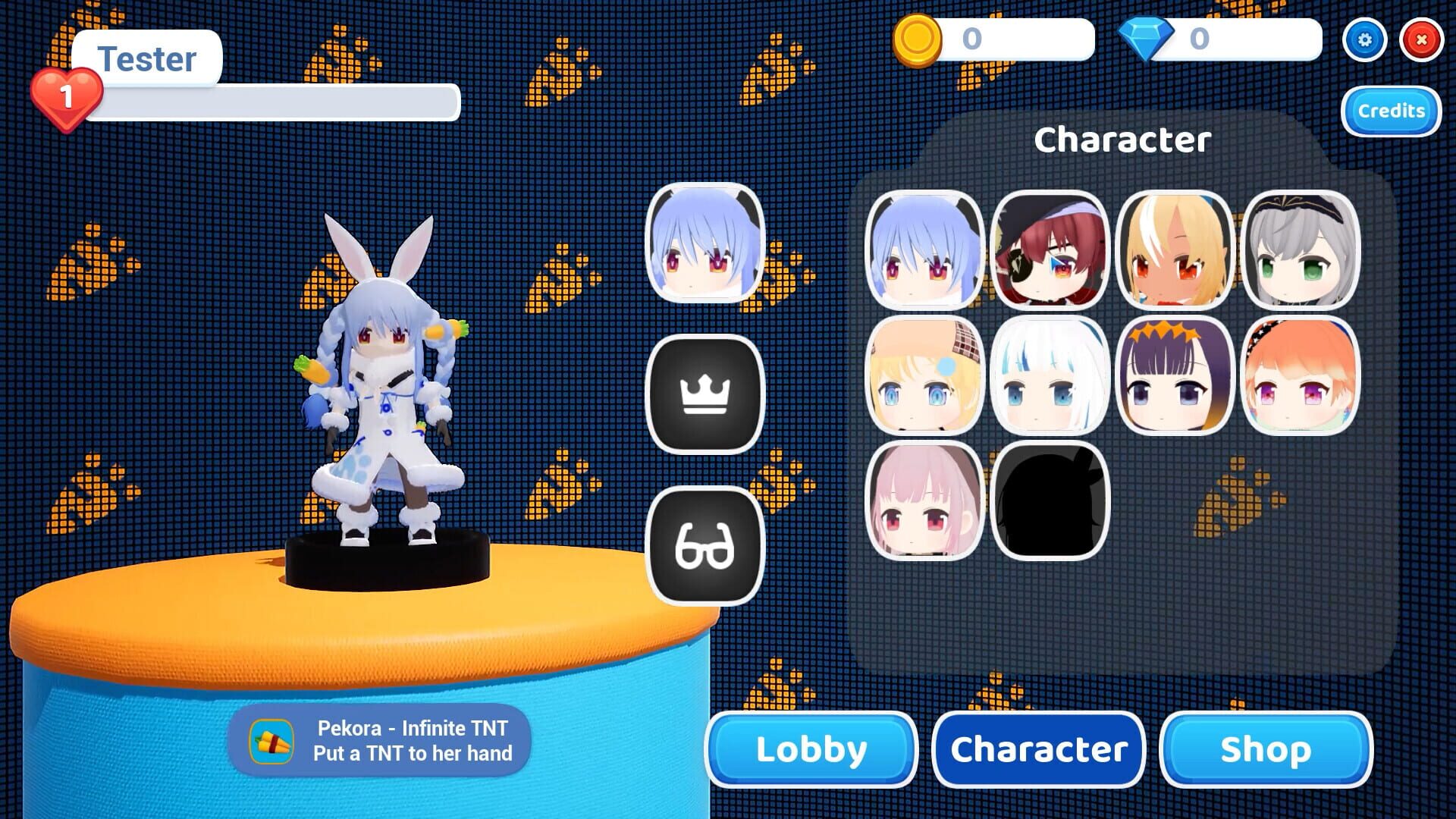Click the carrot item icon in the Pekora tooltip
The width and height of the screenshot is (1456, 819).
coord(271,741)
